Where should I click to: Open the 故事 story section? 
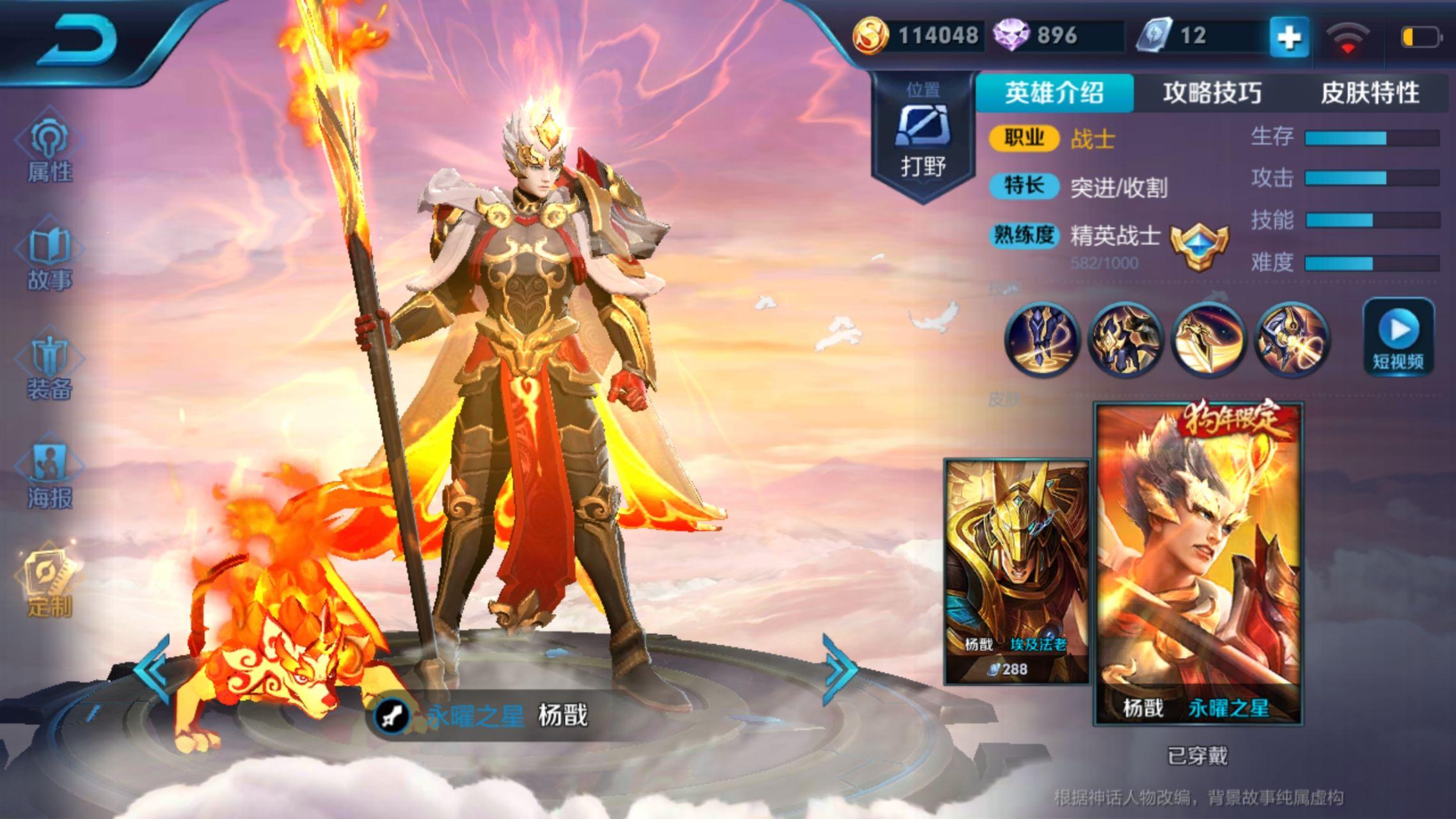click(49, 258)
